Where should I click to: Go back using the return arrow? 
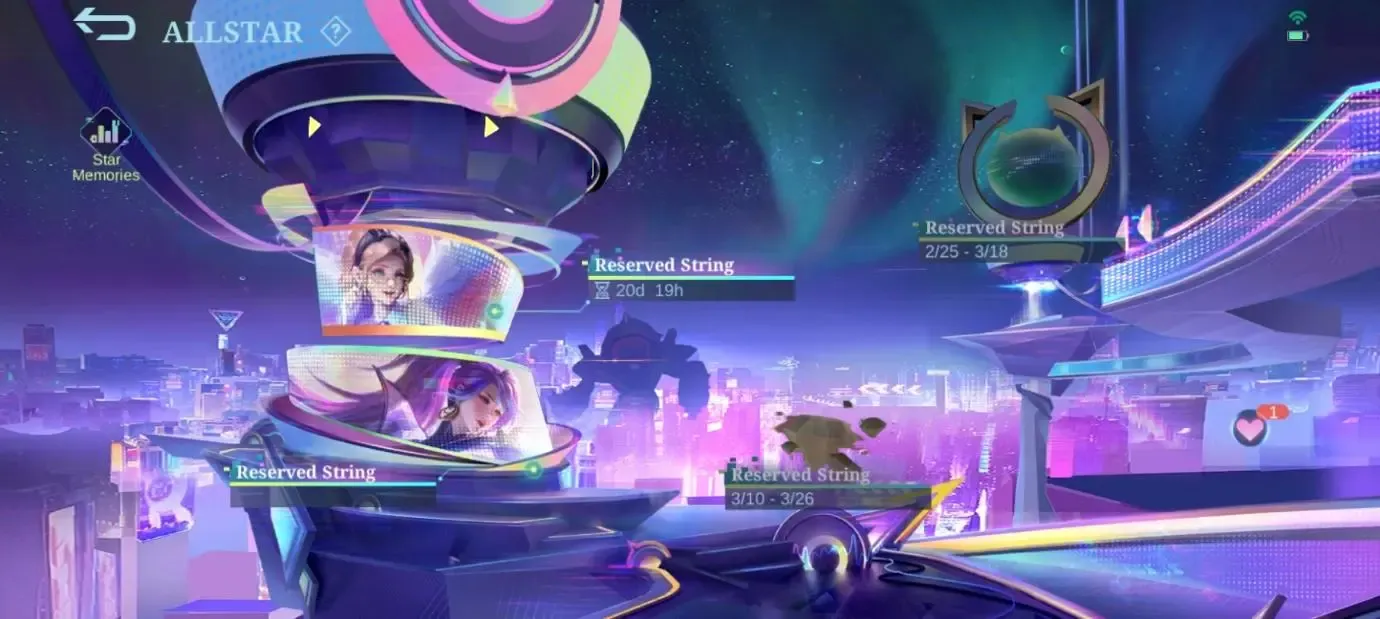pyautogui.click(x=104, y=25)
